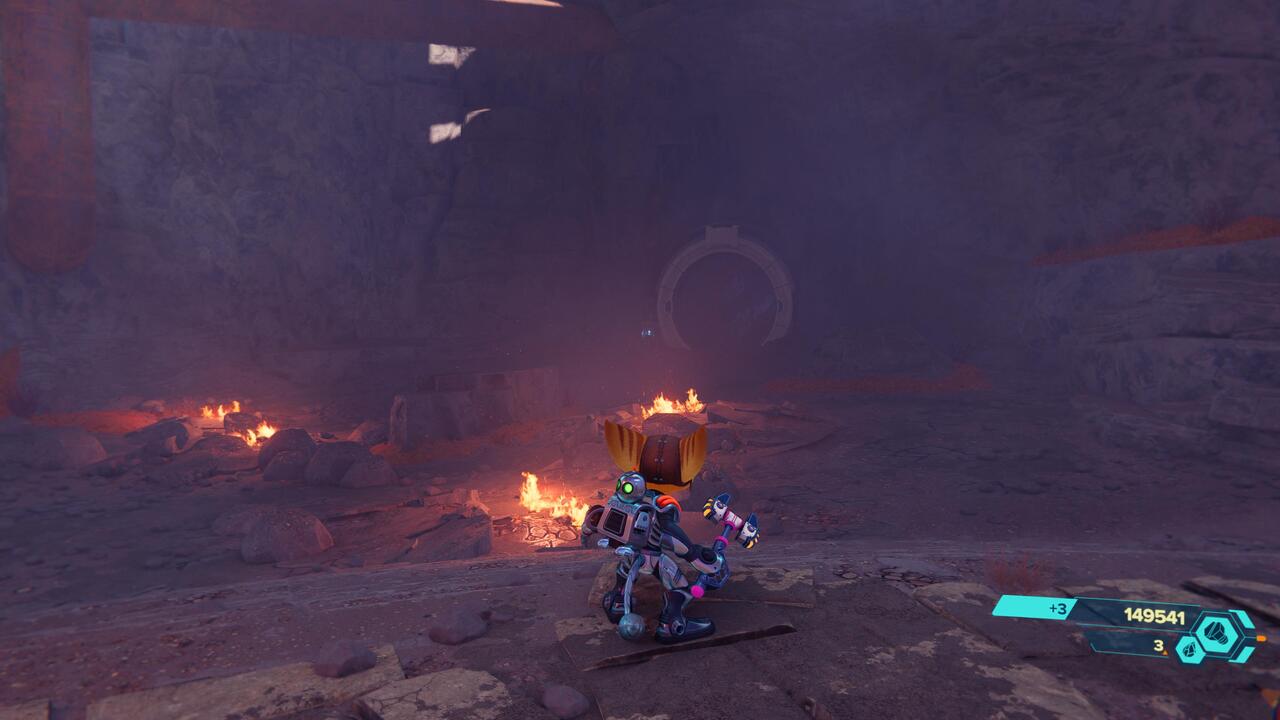
Task: Click the 149541 bolt total readout
Action: click(1153, 616)
